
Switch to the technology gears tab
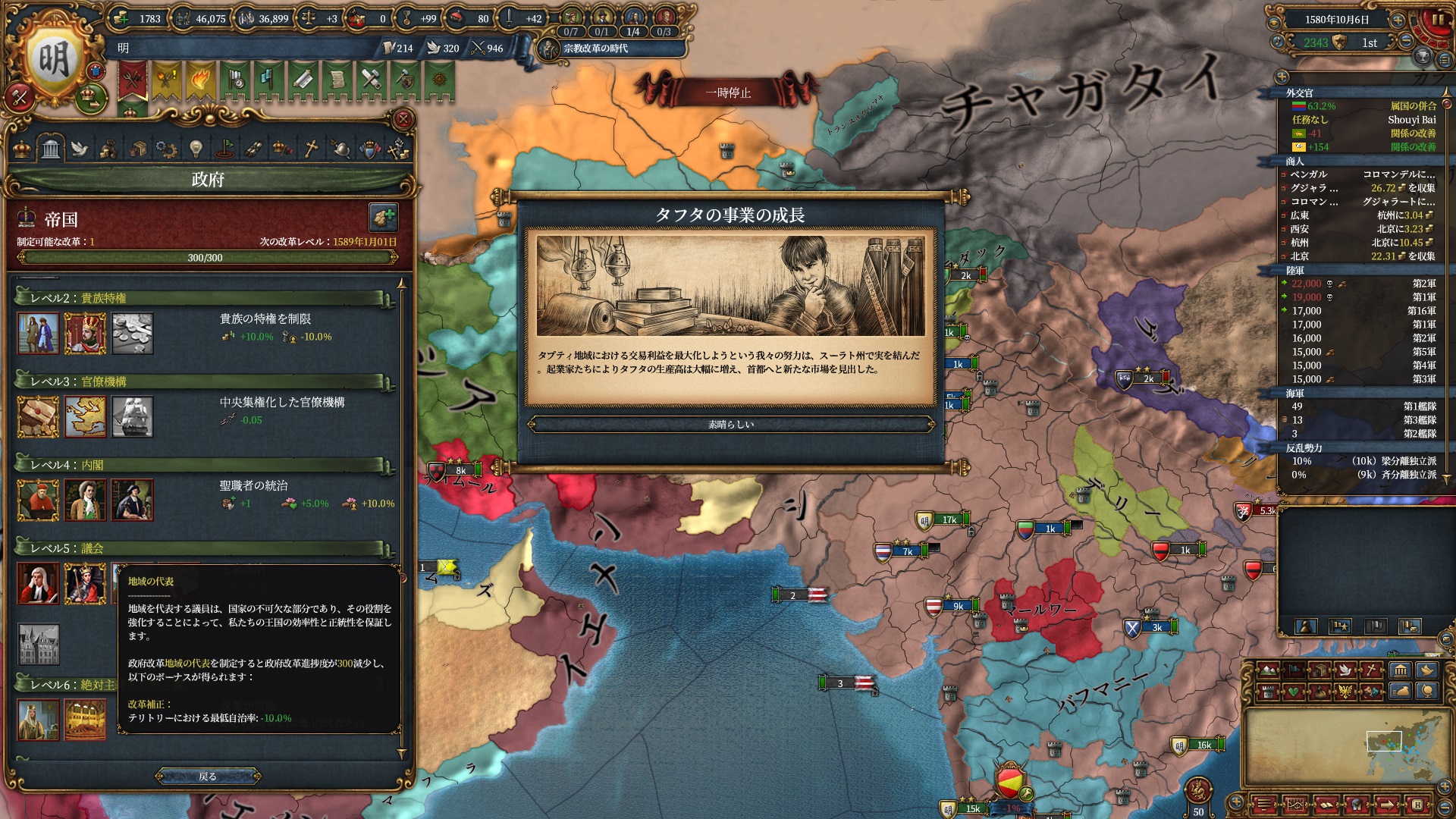[x=166, y=149]
